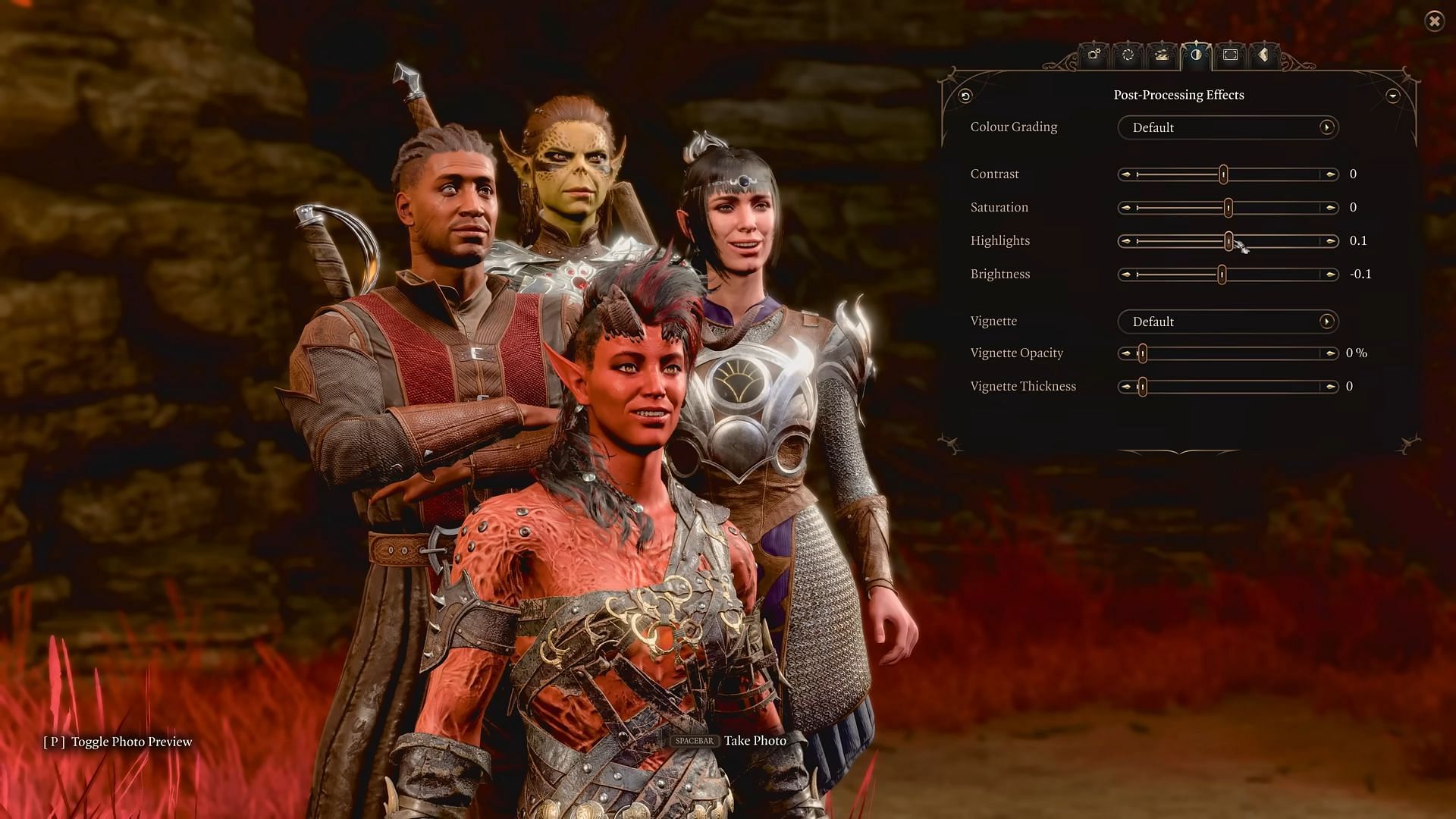1456x819 pixels.
Task: Raise Brightness using the right arrow
Action: tap(1330, 275)
